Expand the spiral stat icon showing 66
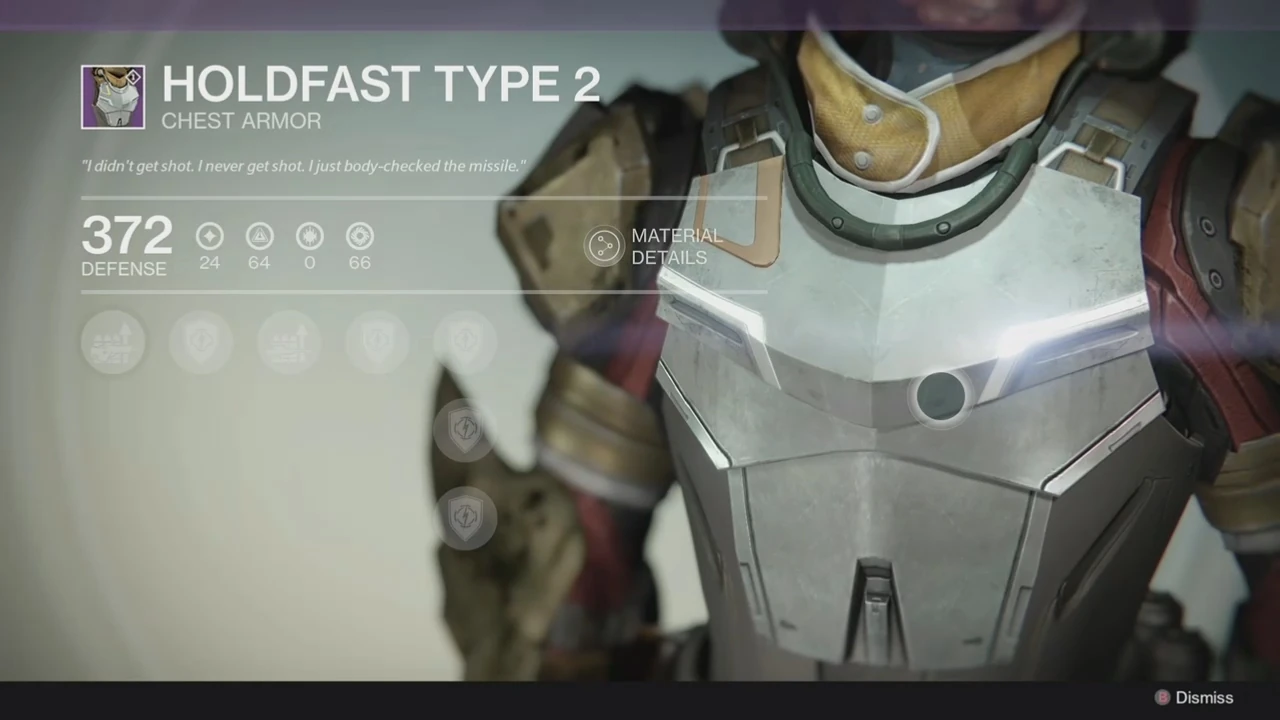 click(x=359, y=236)
